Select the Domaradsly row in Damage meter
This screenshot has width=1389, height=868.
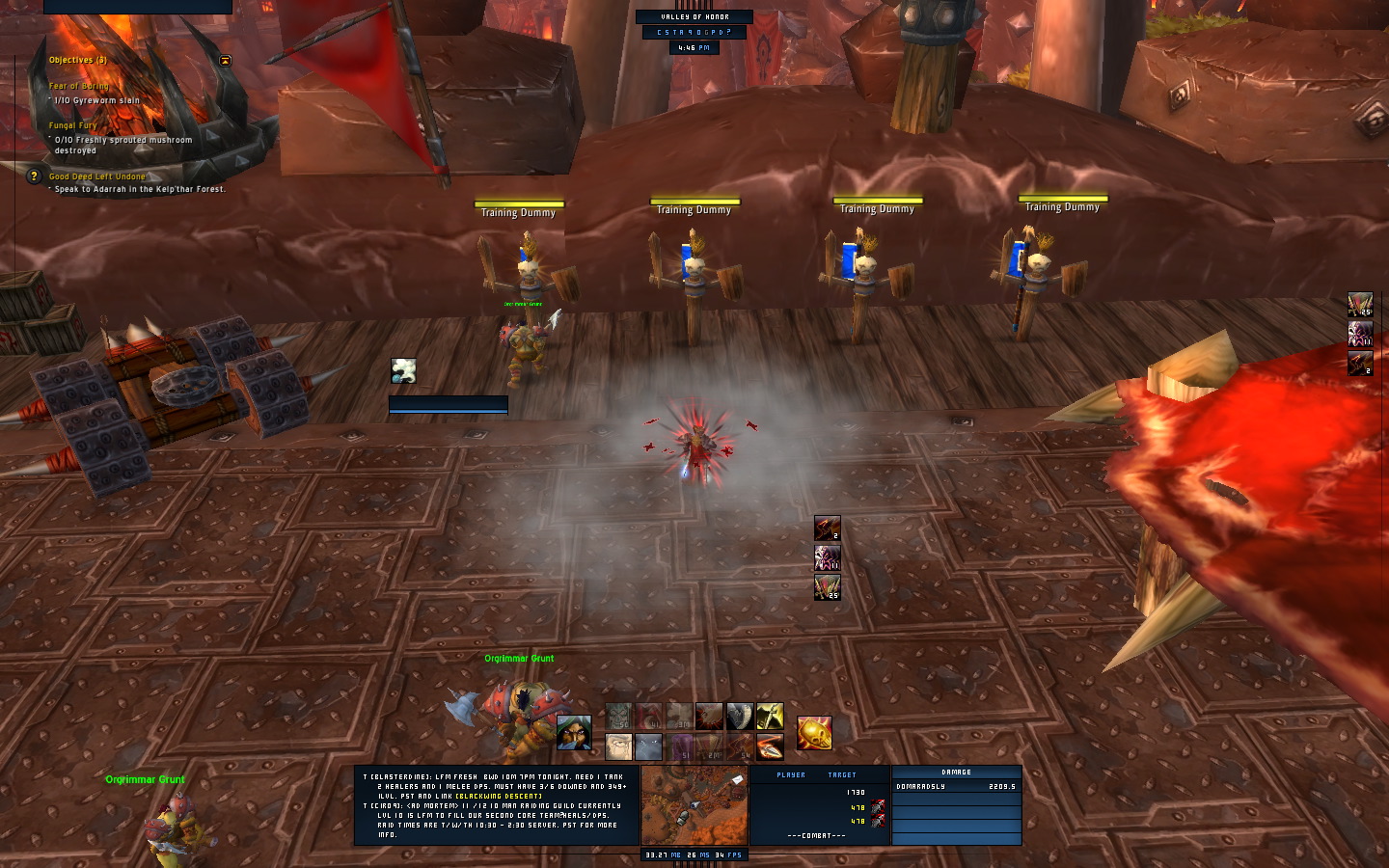coord(956,787)
